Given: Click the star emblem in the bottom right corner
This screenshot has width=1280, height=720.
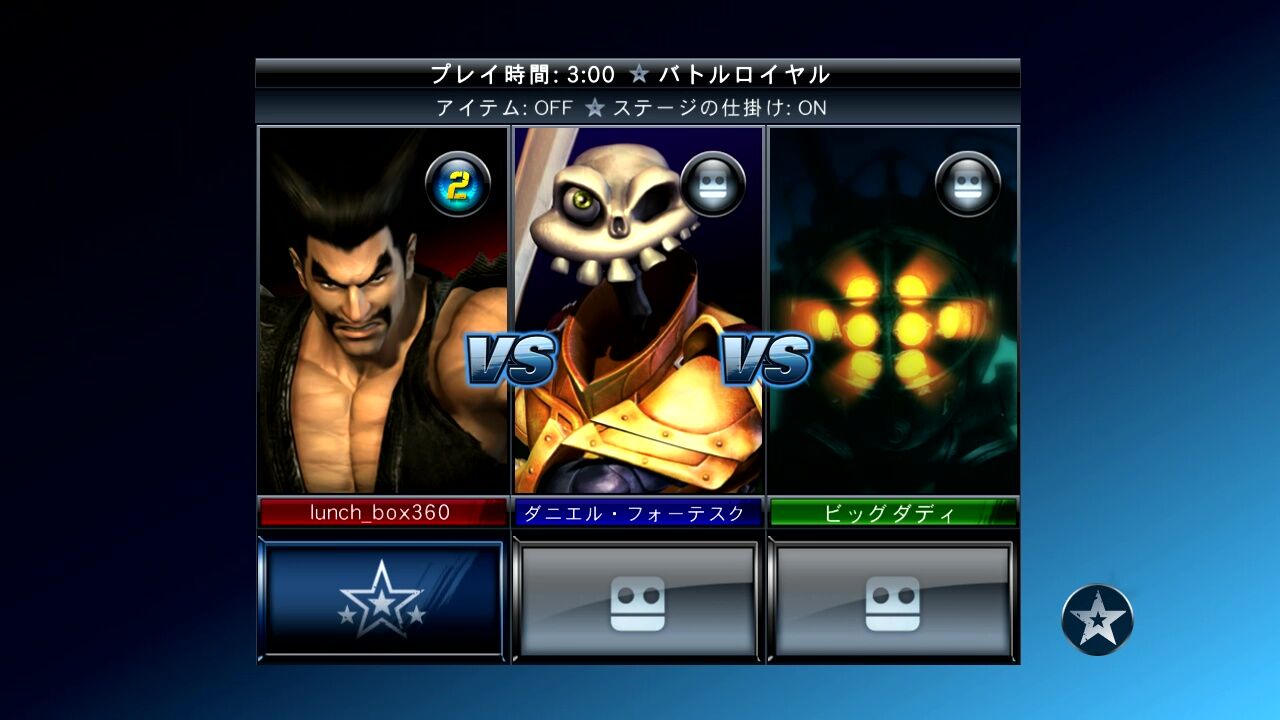Looking at the screenshot, I should click(1098, 620).
